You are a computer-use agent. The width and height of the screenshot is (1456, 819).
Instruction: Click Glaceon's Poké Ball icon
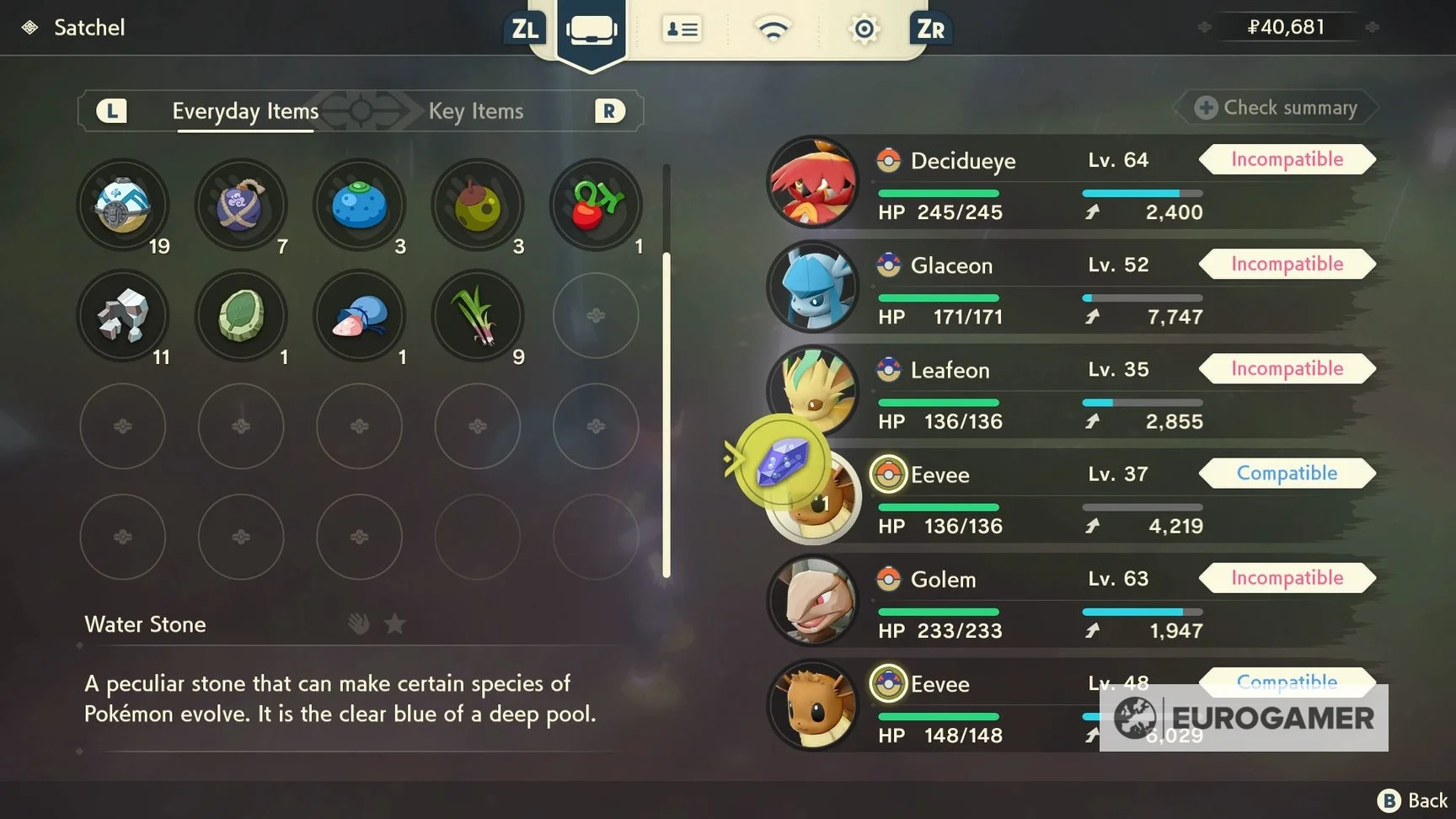coord(887,265)
